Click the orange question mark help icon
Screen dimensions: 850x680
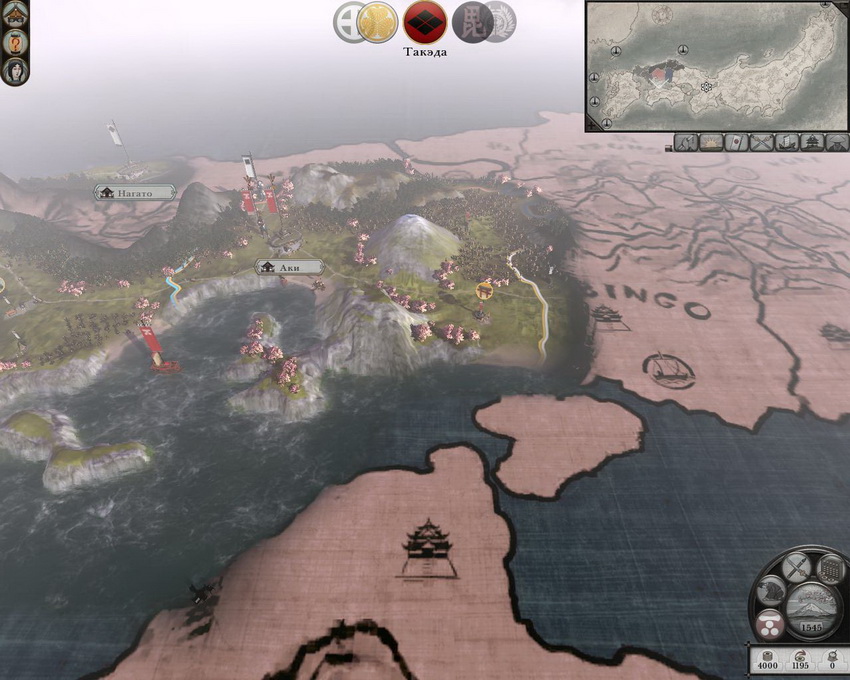(15, 43)
